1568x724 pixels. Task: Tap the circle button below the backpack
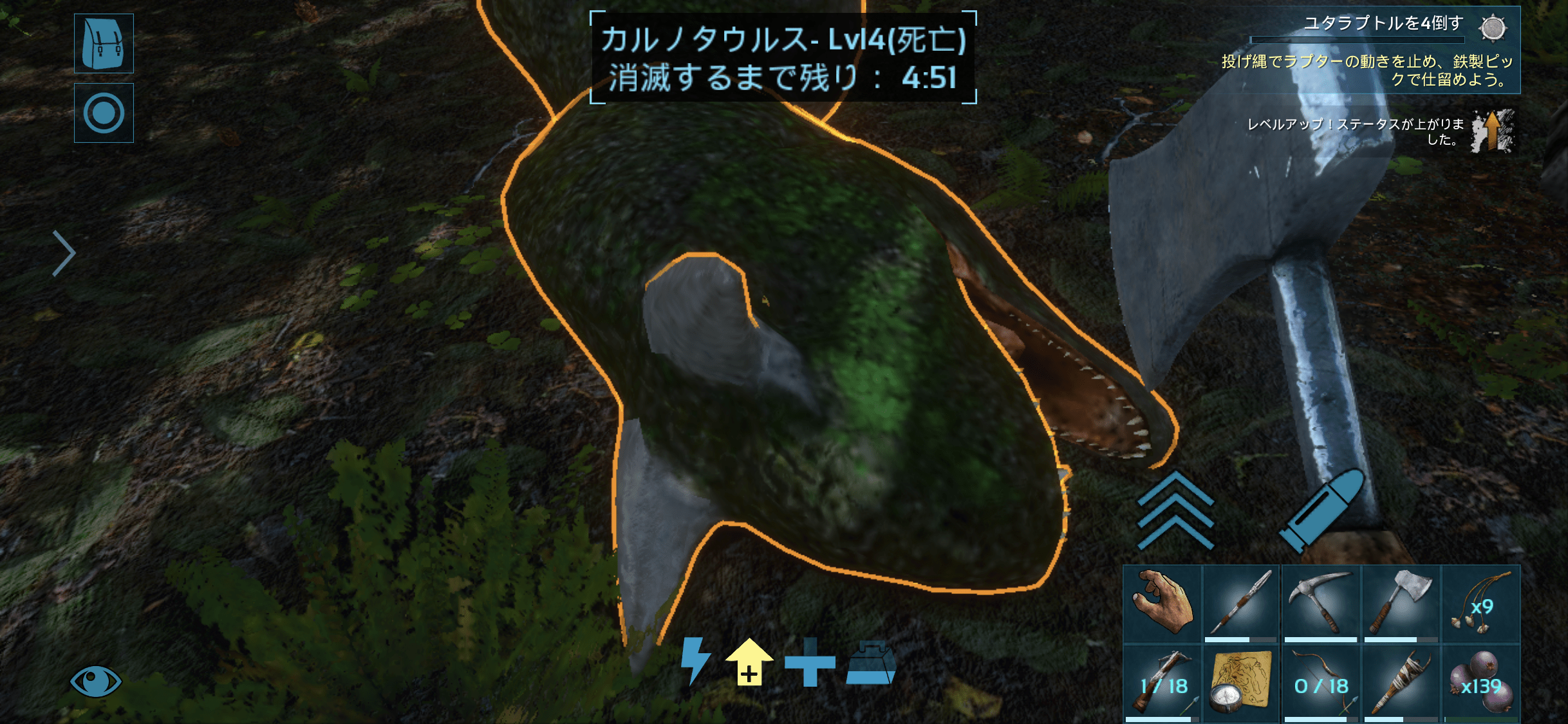pos(104,113)
